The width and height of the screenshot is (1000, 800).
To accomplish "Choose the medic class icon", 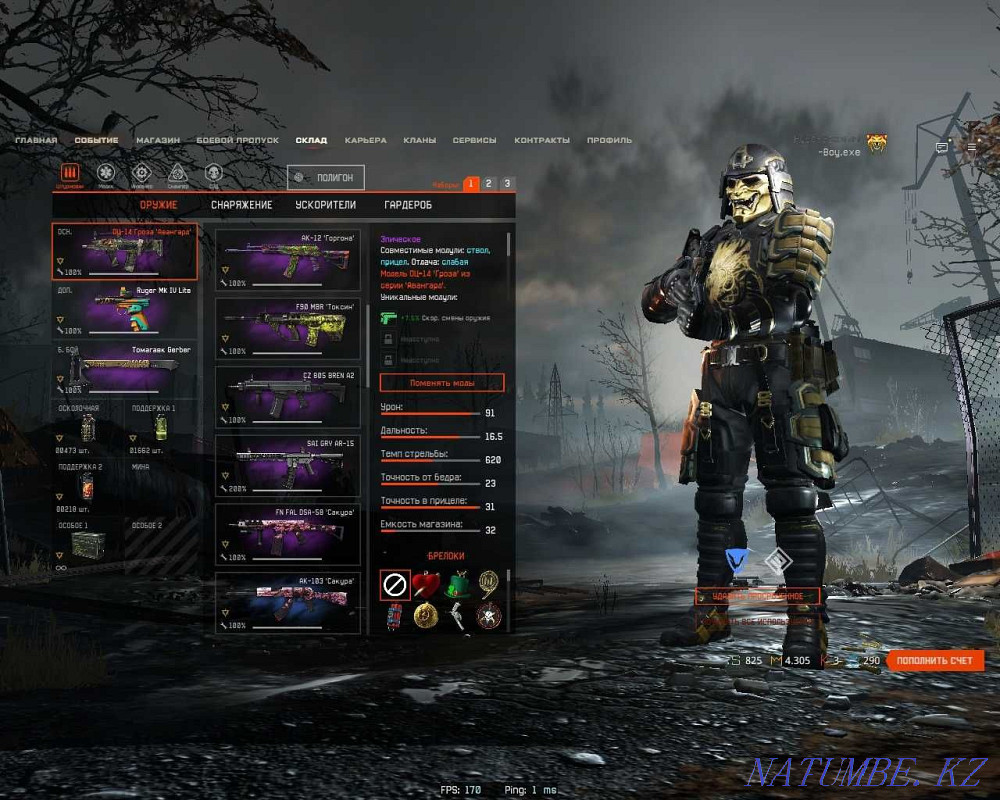I will tap(105, 173).
